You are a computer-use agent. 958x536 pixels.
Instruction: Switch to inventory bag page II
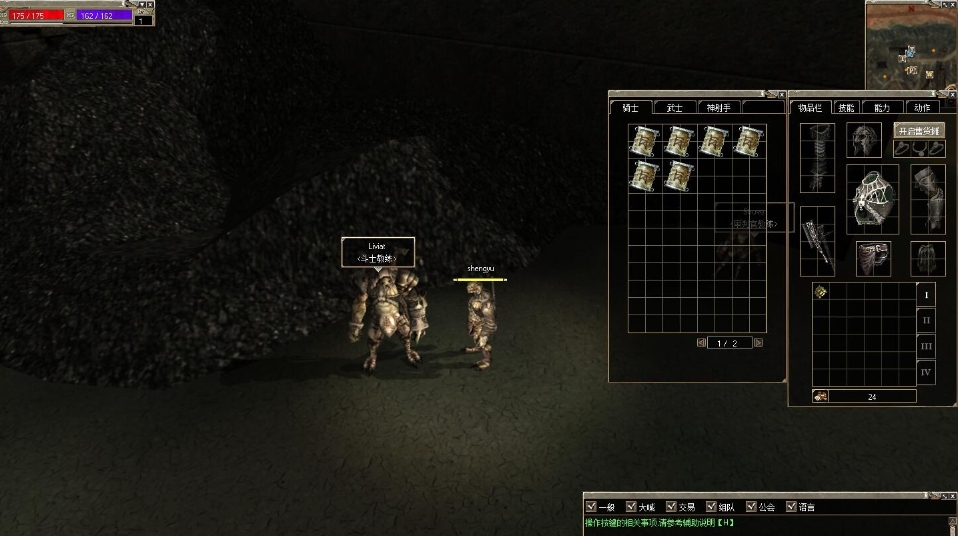coord(926,320)
